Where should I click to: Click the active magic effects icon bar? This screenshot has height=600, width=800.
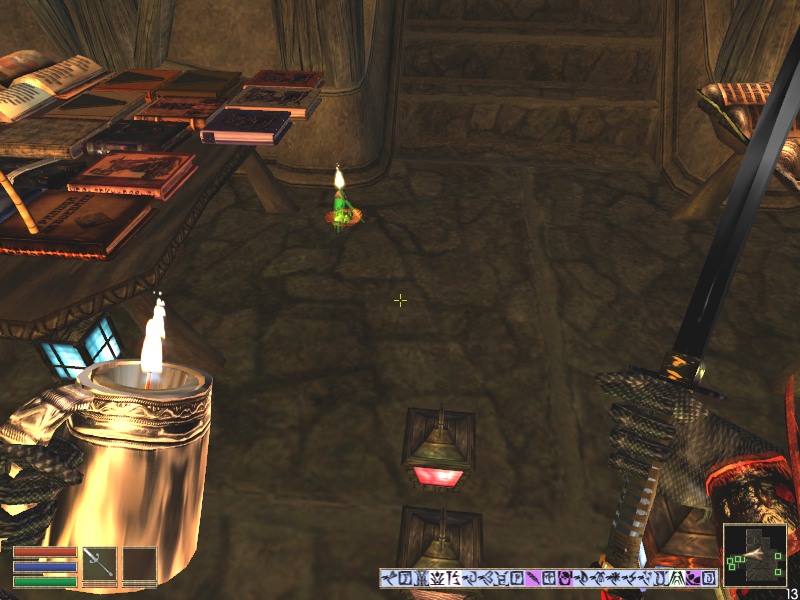[x=548, y=578]
